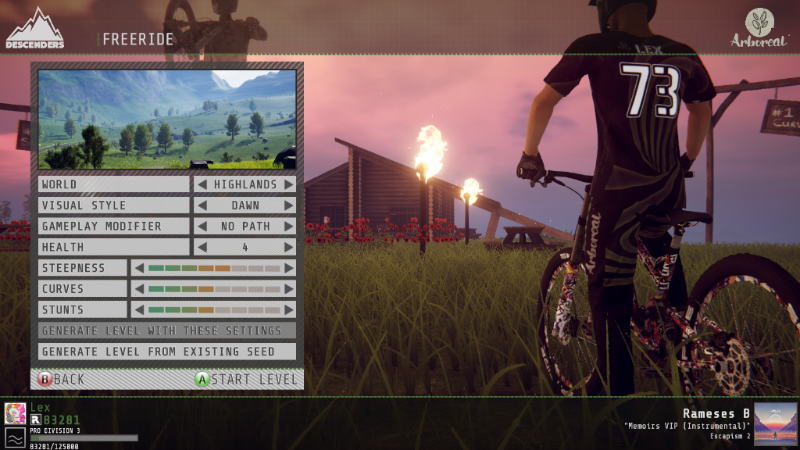Click the right arrow next to Highlands
Viewport: 800px width, 450px height.
tap(289, 184)
